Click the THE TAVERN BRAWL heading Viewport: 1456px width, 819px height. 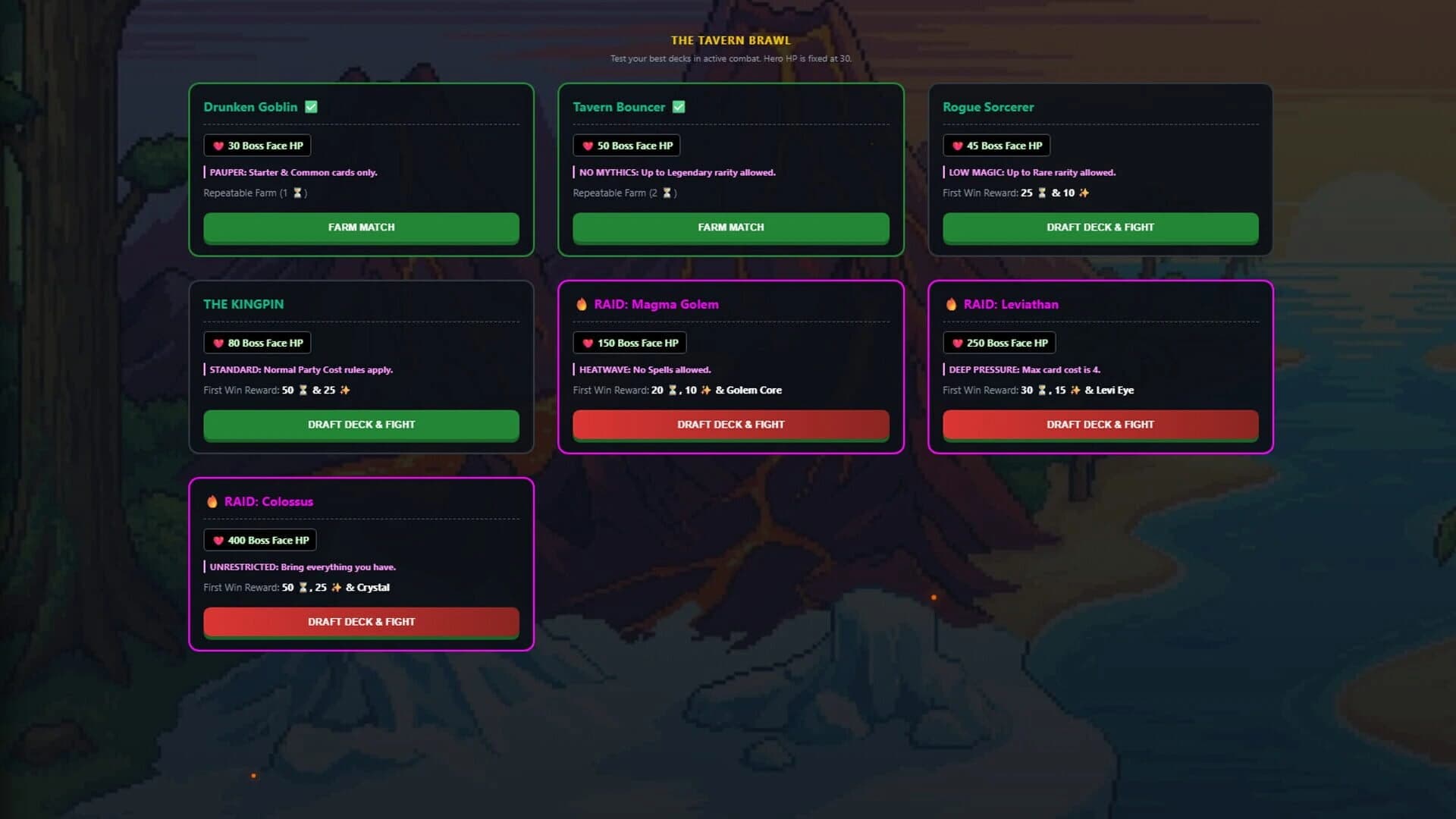(730, 40)
